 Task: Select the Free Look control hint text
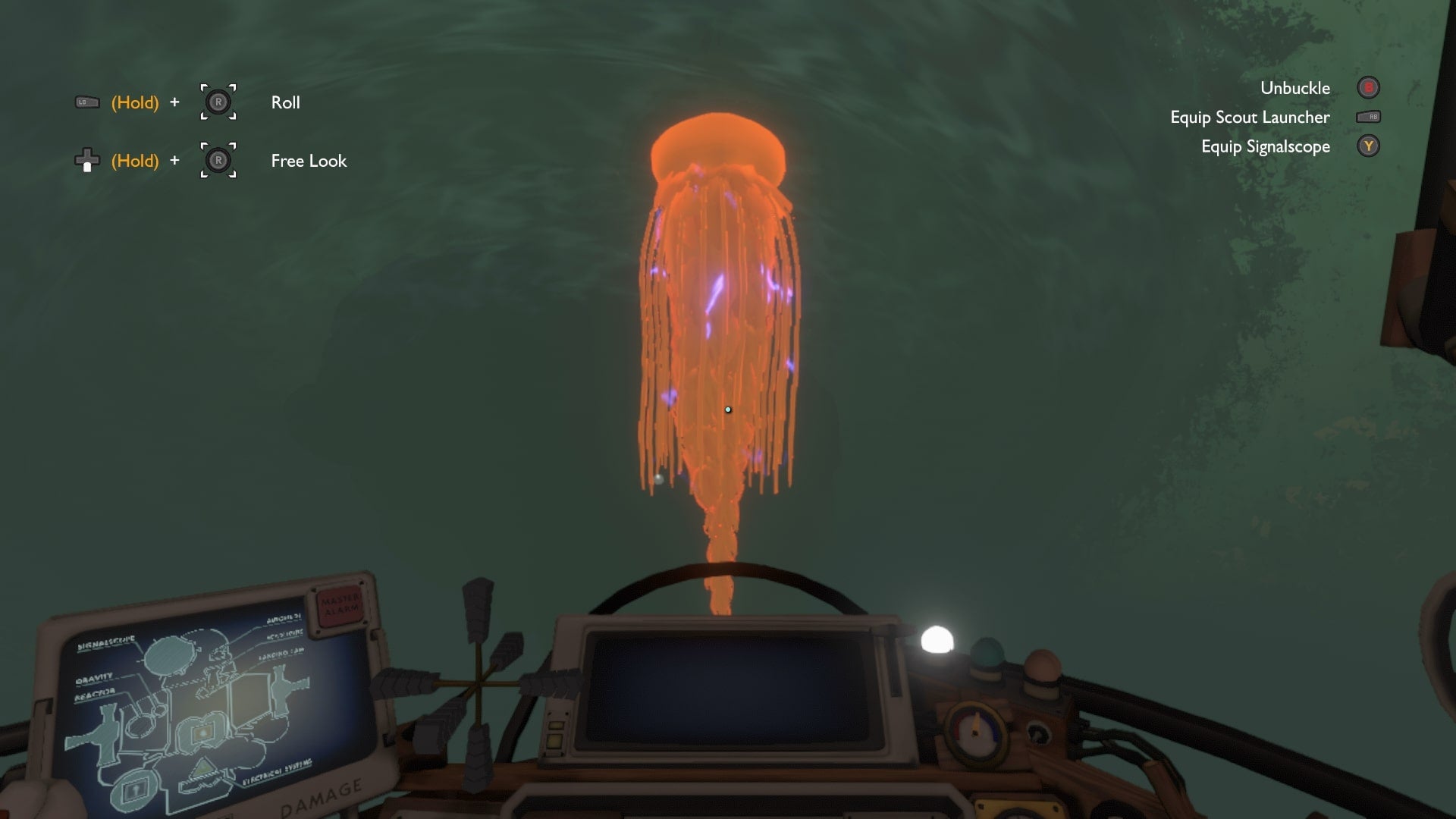pyautogui.click(x=308, y=161)
